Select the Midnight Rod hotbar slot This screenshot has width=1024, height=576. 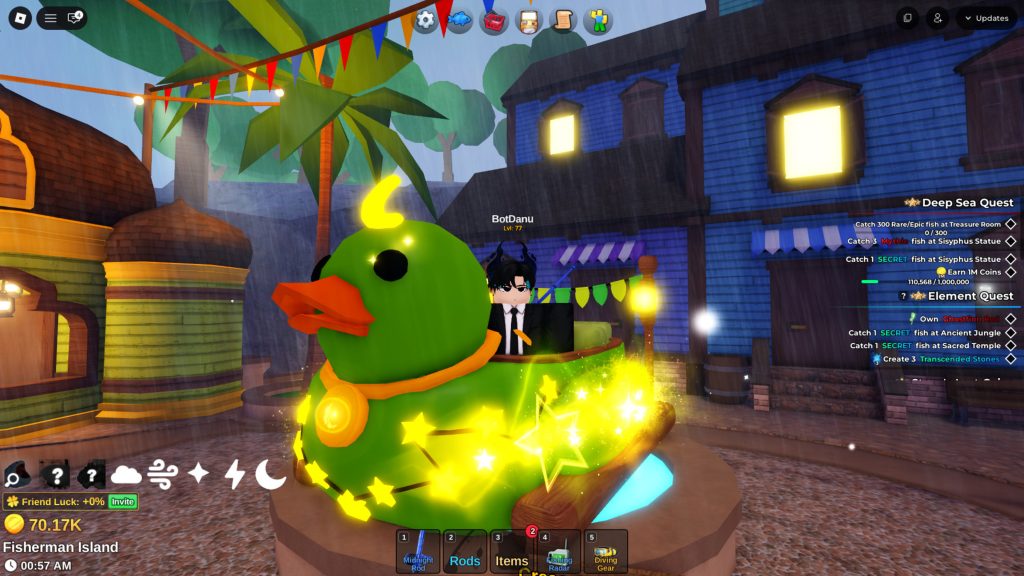click(417, 551)
